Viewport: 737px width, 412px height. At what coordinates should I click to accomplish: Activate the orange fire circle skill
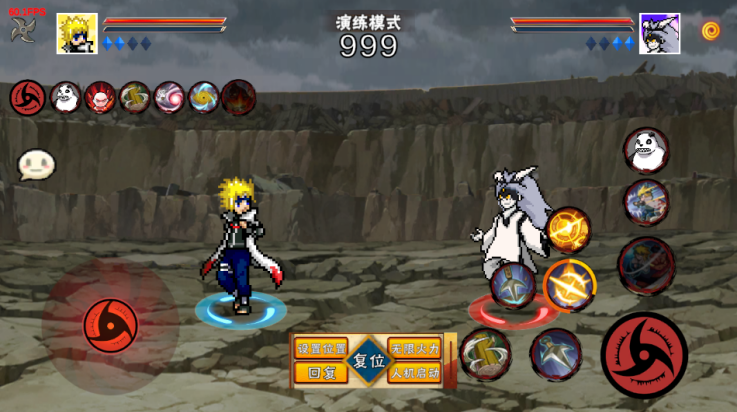[x=568, y=229]
